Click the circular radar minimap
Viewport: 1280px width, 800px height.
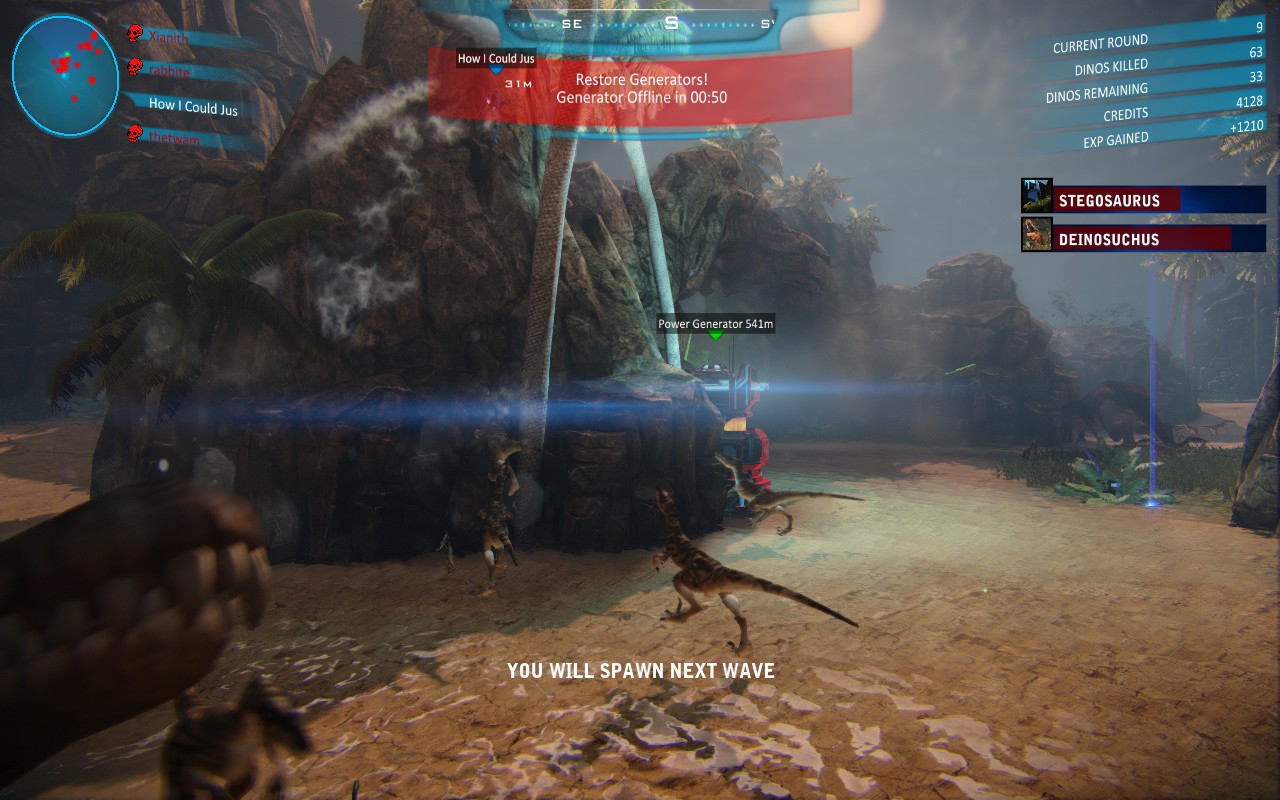coord(65,75)
